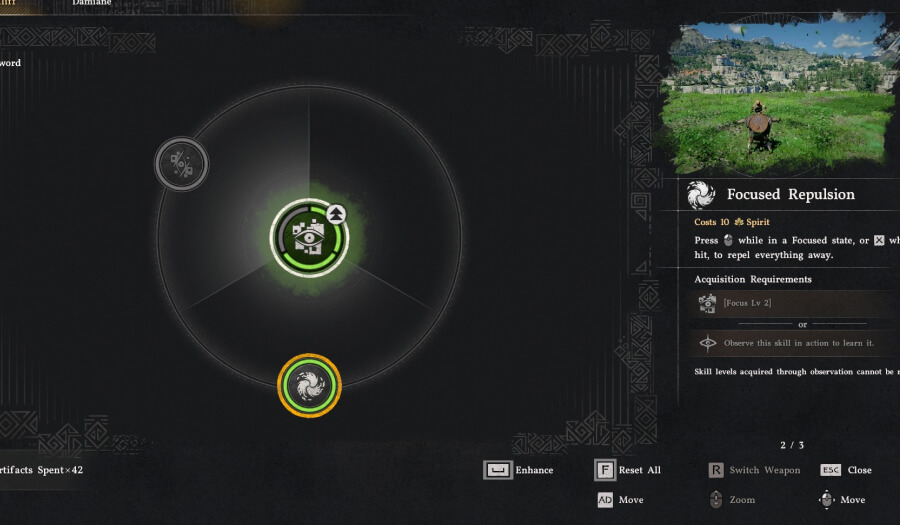Click the Enhance button
The width and height of the screenshot is (900, 525).
518,470
